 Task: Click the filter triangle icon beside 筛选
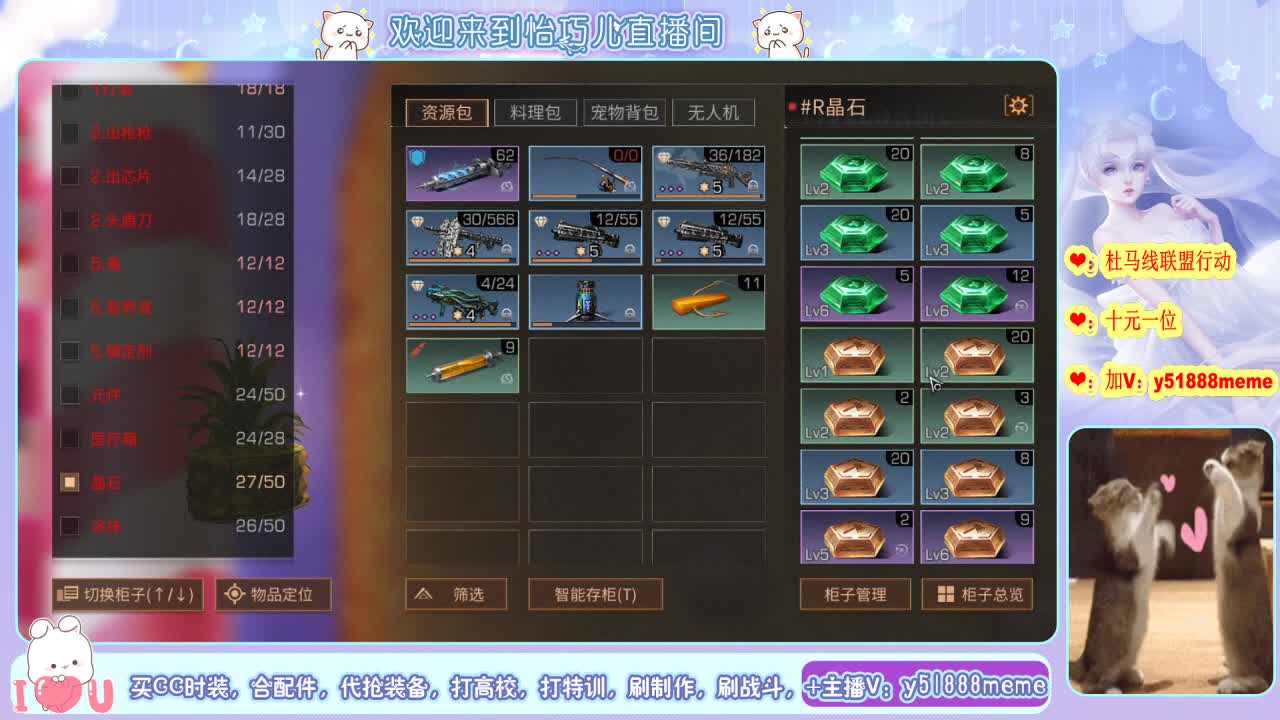(x=425, y=594)
